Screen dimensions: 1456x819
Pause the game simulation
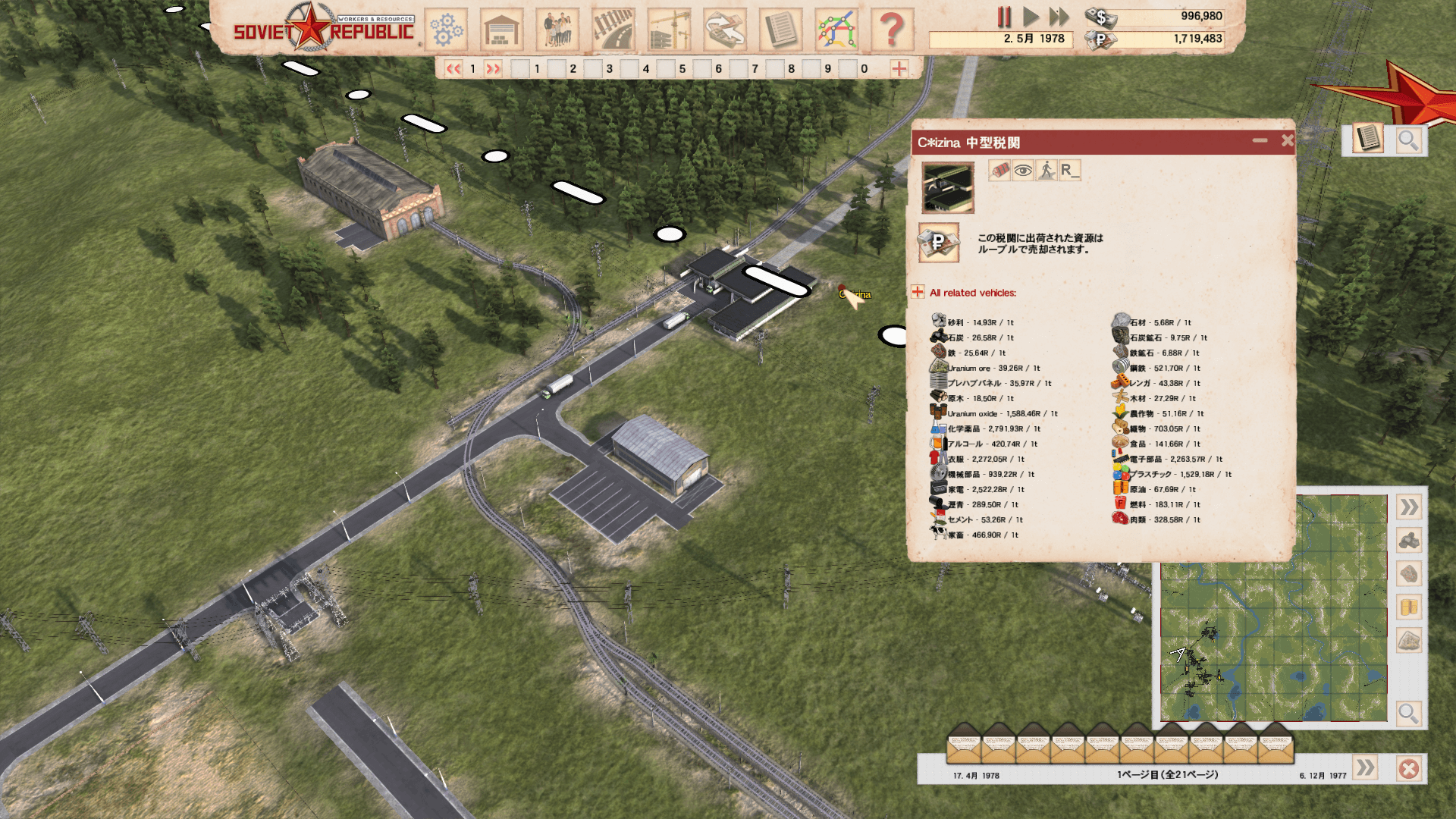(x=1004, y=17)
